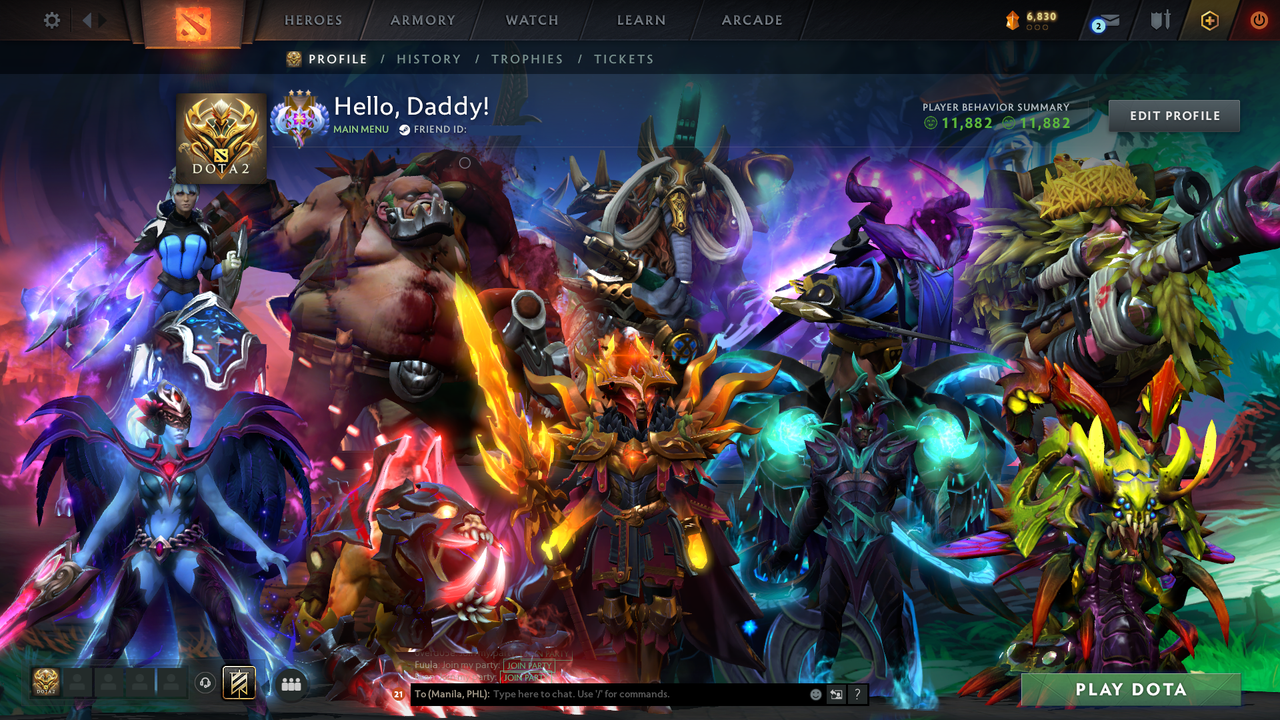Click the EDIT PROFILE button
The image size is (1280, 720).
pos(1174,115)
